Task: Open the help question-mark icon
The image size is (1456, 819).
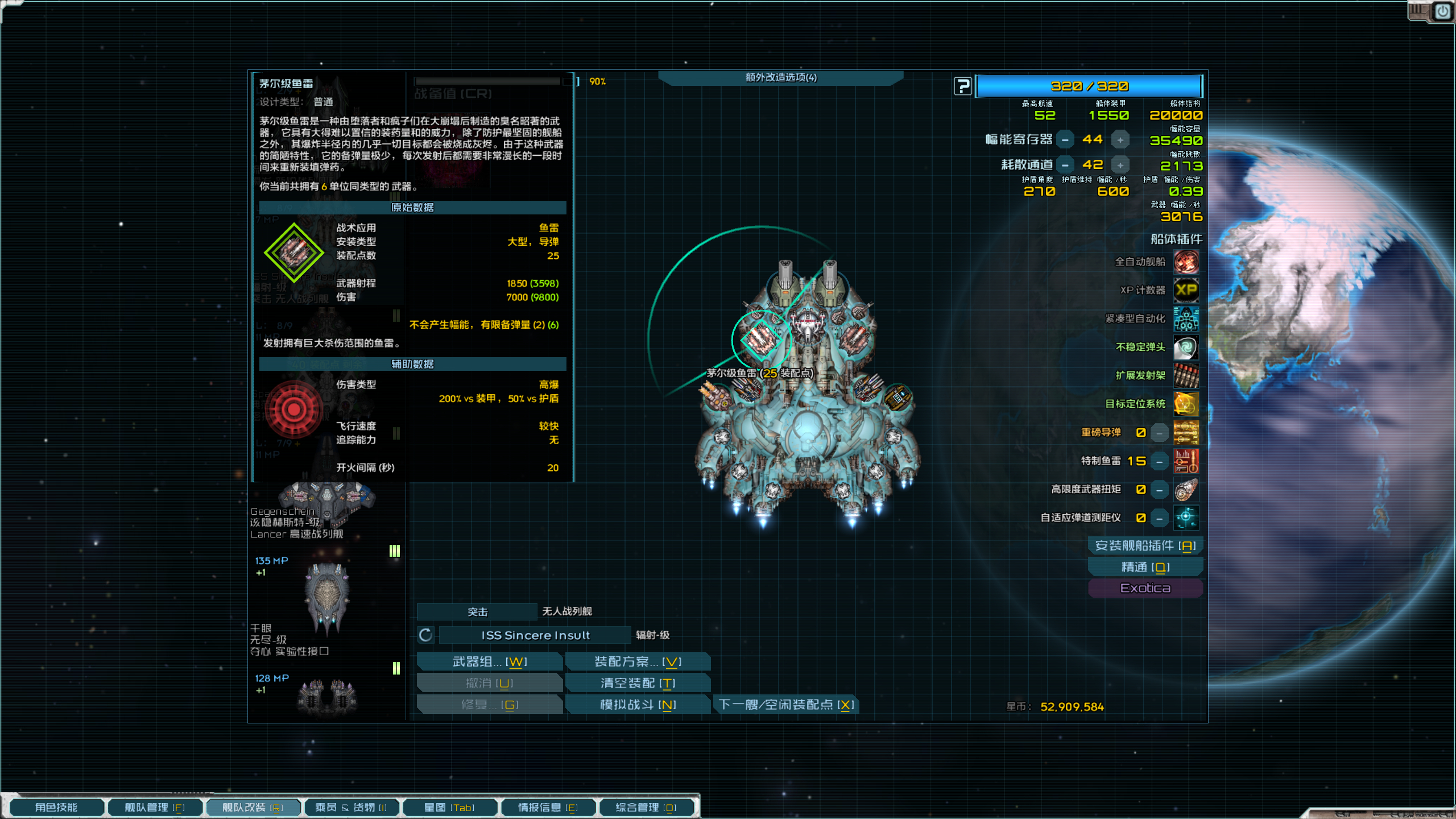Action: pos(962,86)
